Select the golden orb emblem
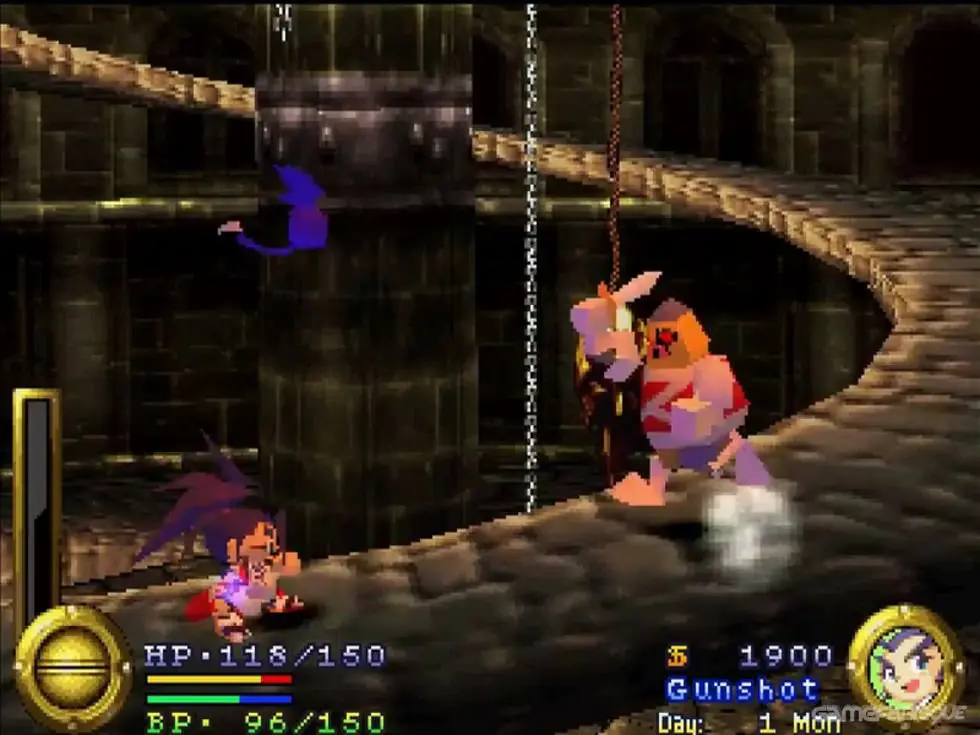 pyautogui.click(x=72, y=668)
